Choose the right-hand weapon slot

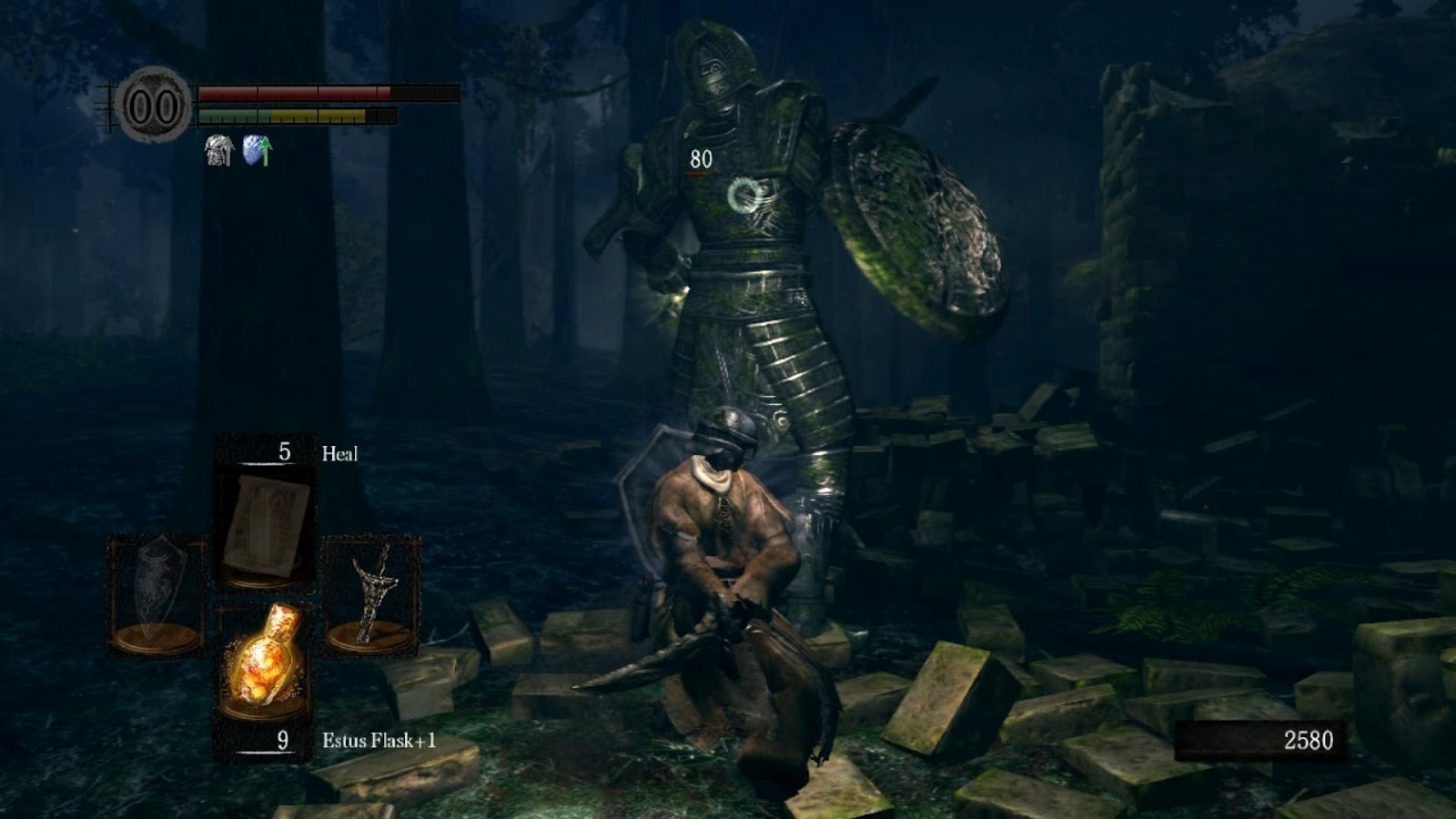(x=372, y=592)
